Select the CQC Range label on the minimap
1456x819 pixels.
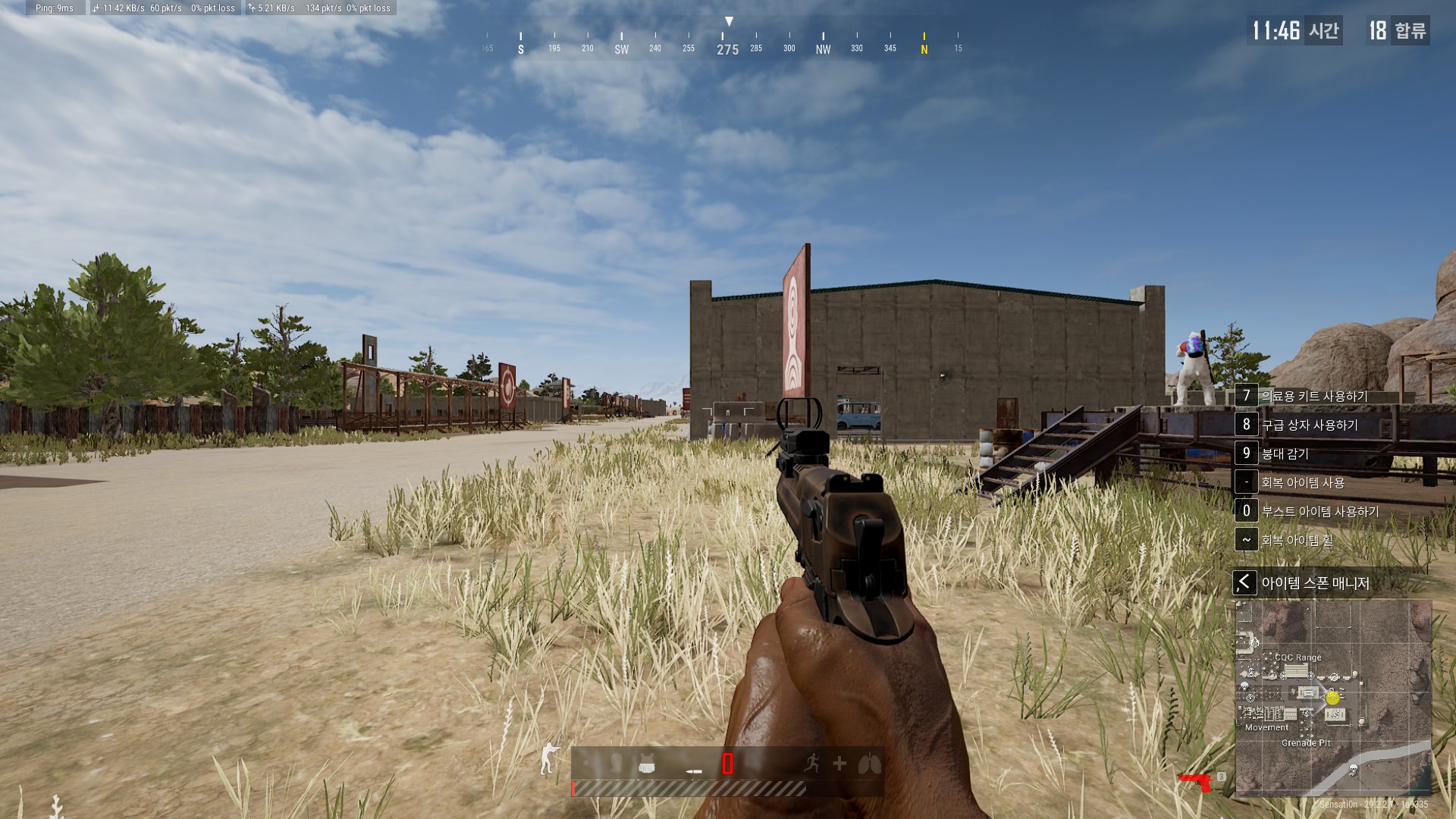pos(1298,657)
